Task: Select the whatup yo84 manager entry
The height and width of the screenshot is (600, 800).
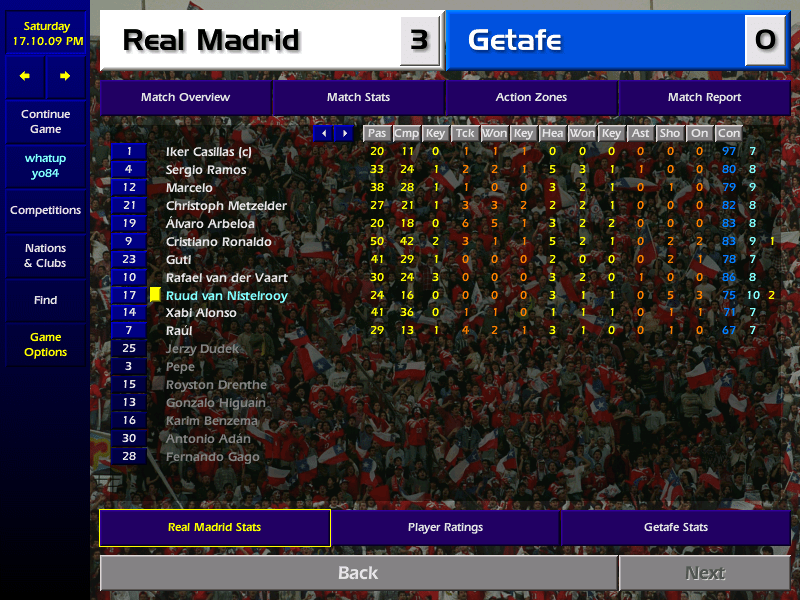Action: 45,166
